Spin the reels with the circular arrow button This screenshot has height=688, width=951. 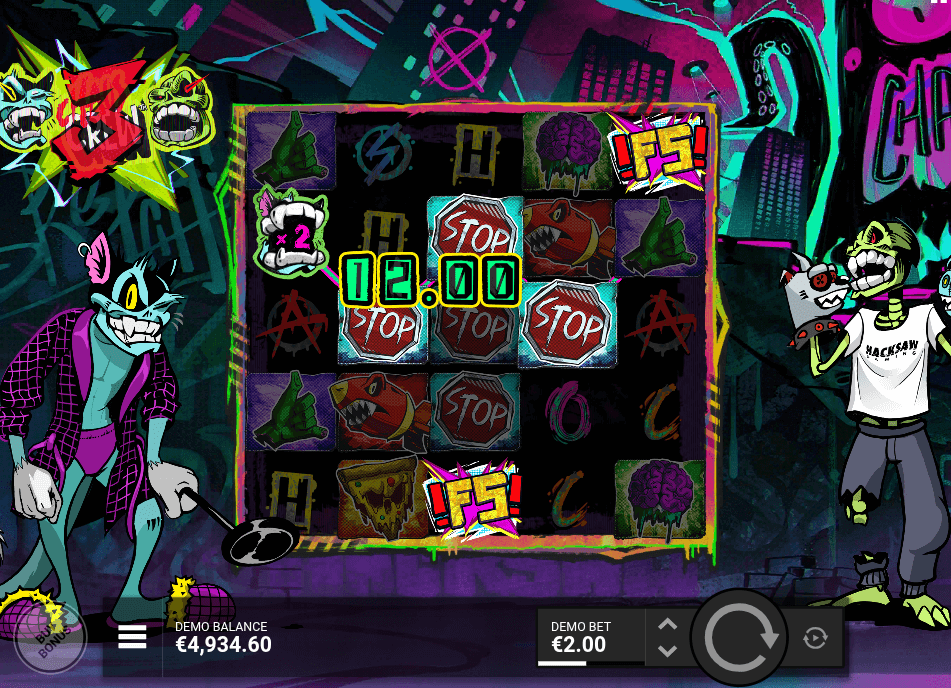(x=740, y=637)
